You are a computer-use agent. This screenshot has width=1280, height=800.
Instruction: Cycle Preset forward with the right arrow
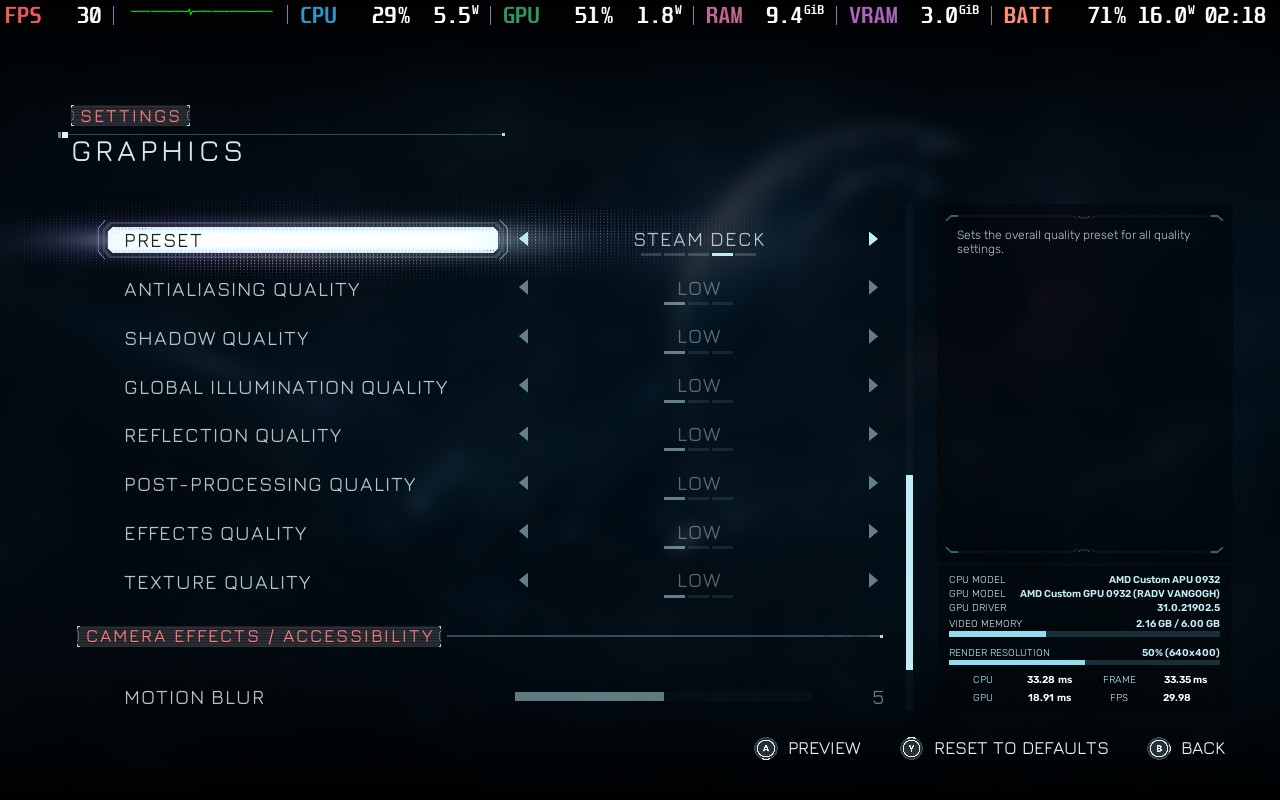872,239
